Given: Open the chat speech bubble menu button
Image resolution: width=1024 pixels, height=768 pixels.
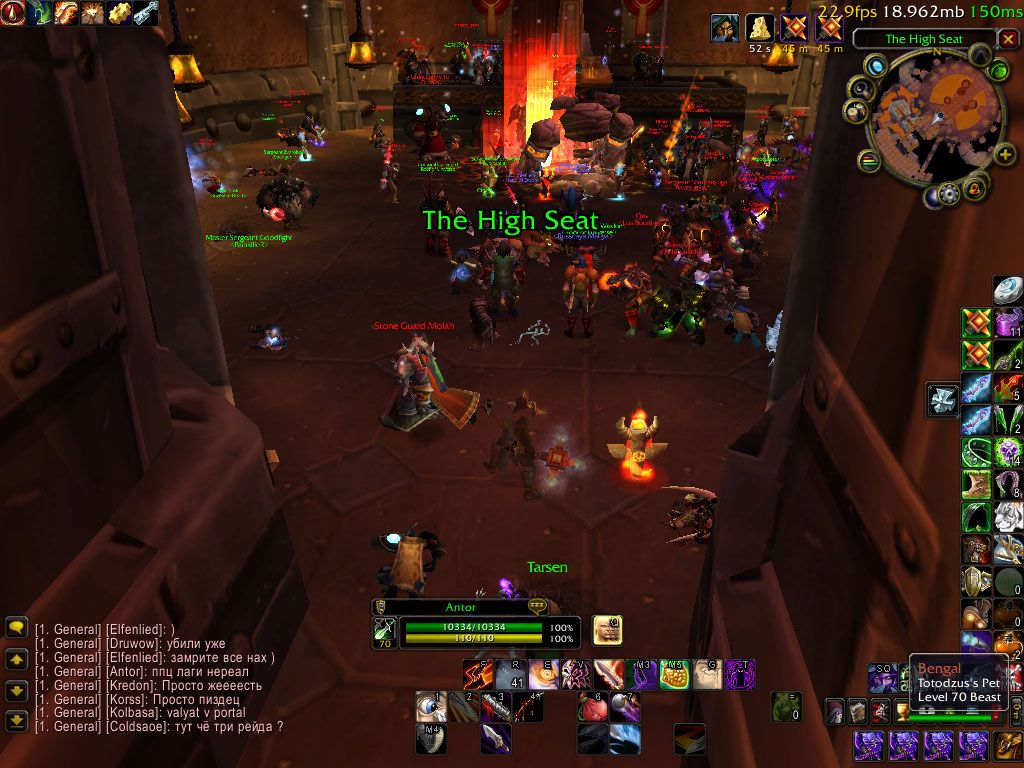Looking at the screenshot, I should point(16,628).
